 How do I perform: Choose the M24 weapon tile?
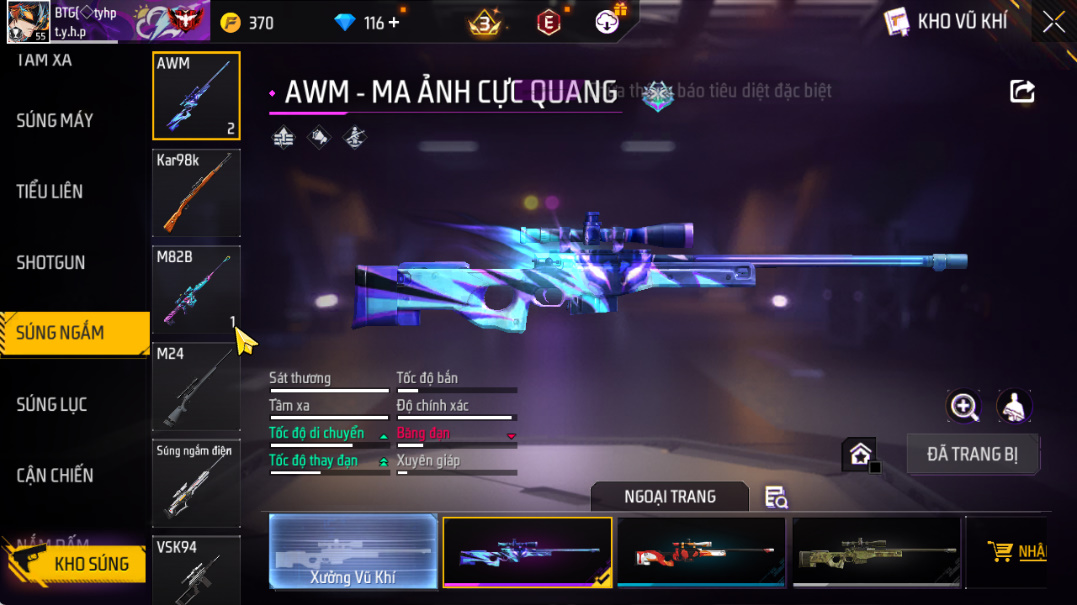(196, 386)
